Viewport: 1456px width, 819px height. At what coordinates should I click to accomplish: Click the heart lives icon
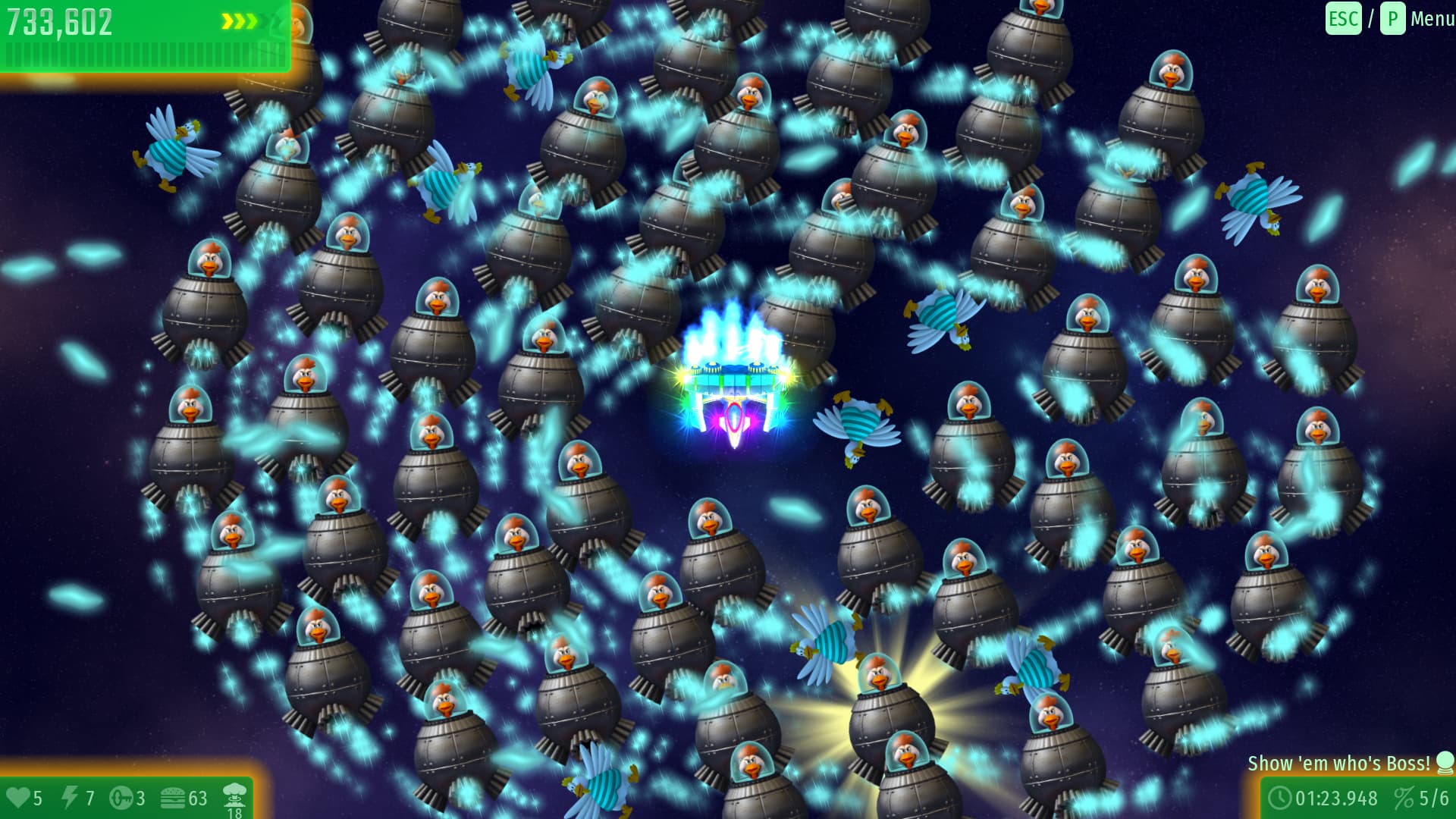(19, 798)
